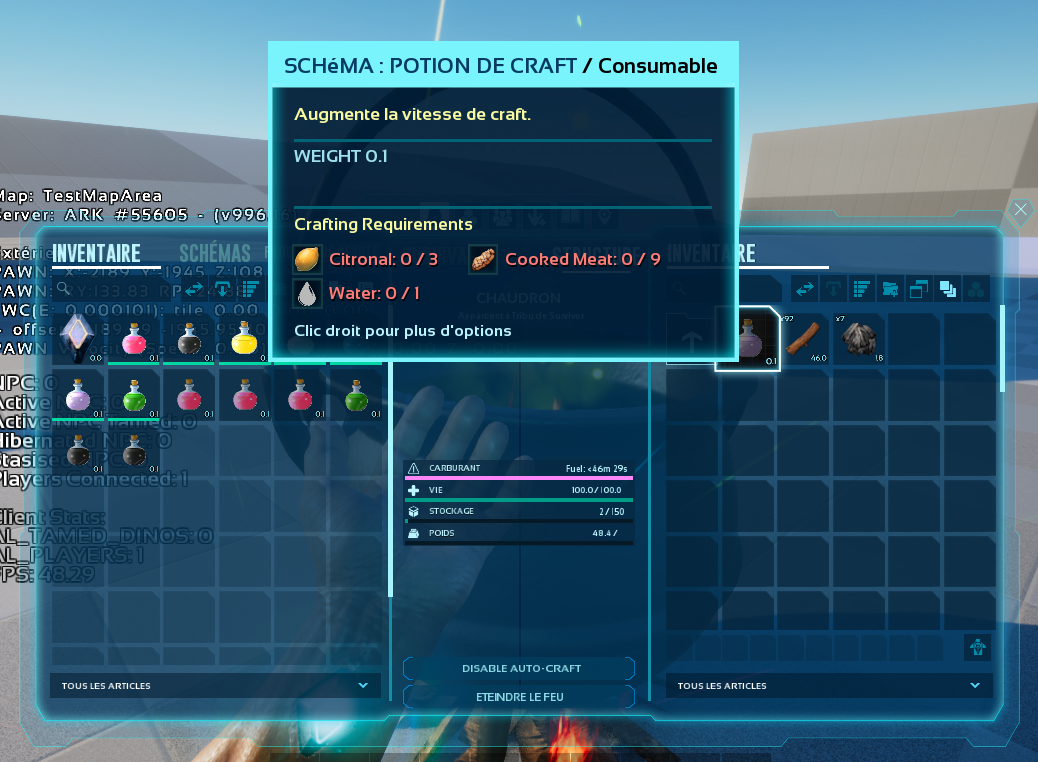Click the cauldron stacked squares icon button
This screenshot has width=1038, height=762.
[947, 289]
